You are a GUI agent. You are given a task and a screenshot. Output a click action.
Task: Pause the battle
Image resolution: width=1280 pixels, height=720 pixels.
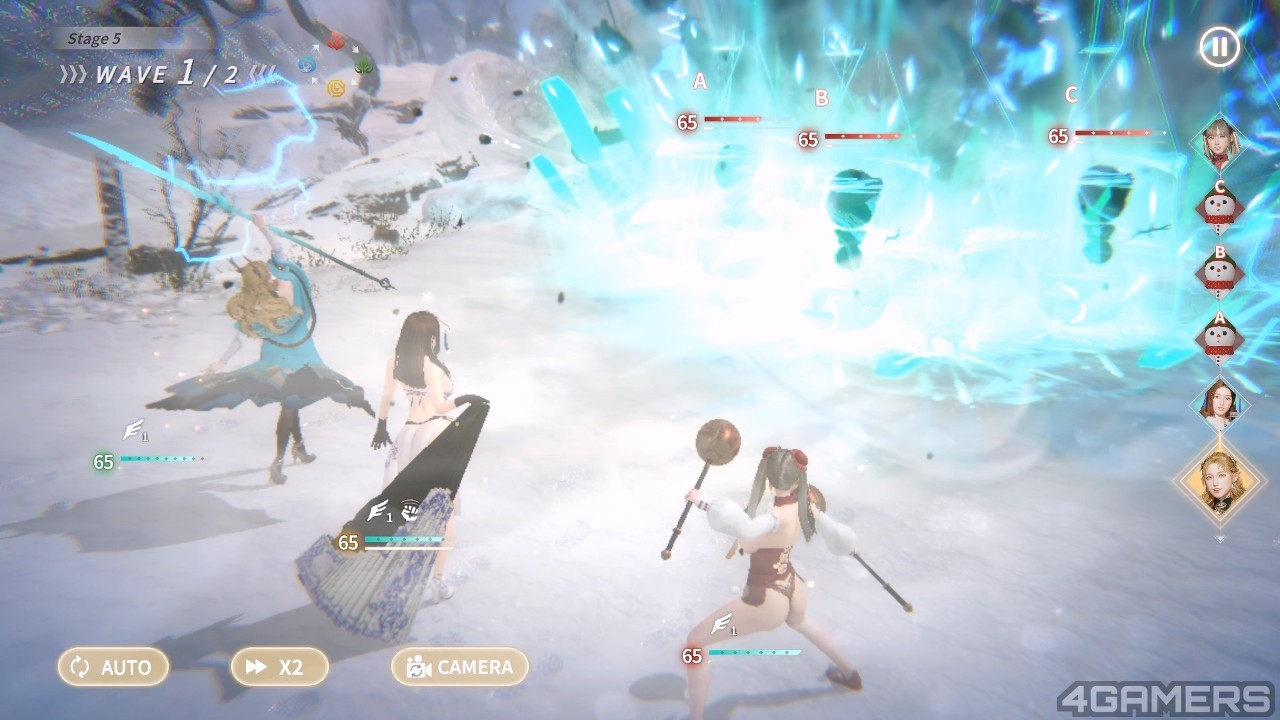(1220, 47)
